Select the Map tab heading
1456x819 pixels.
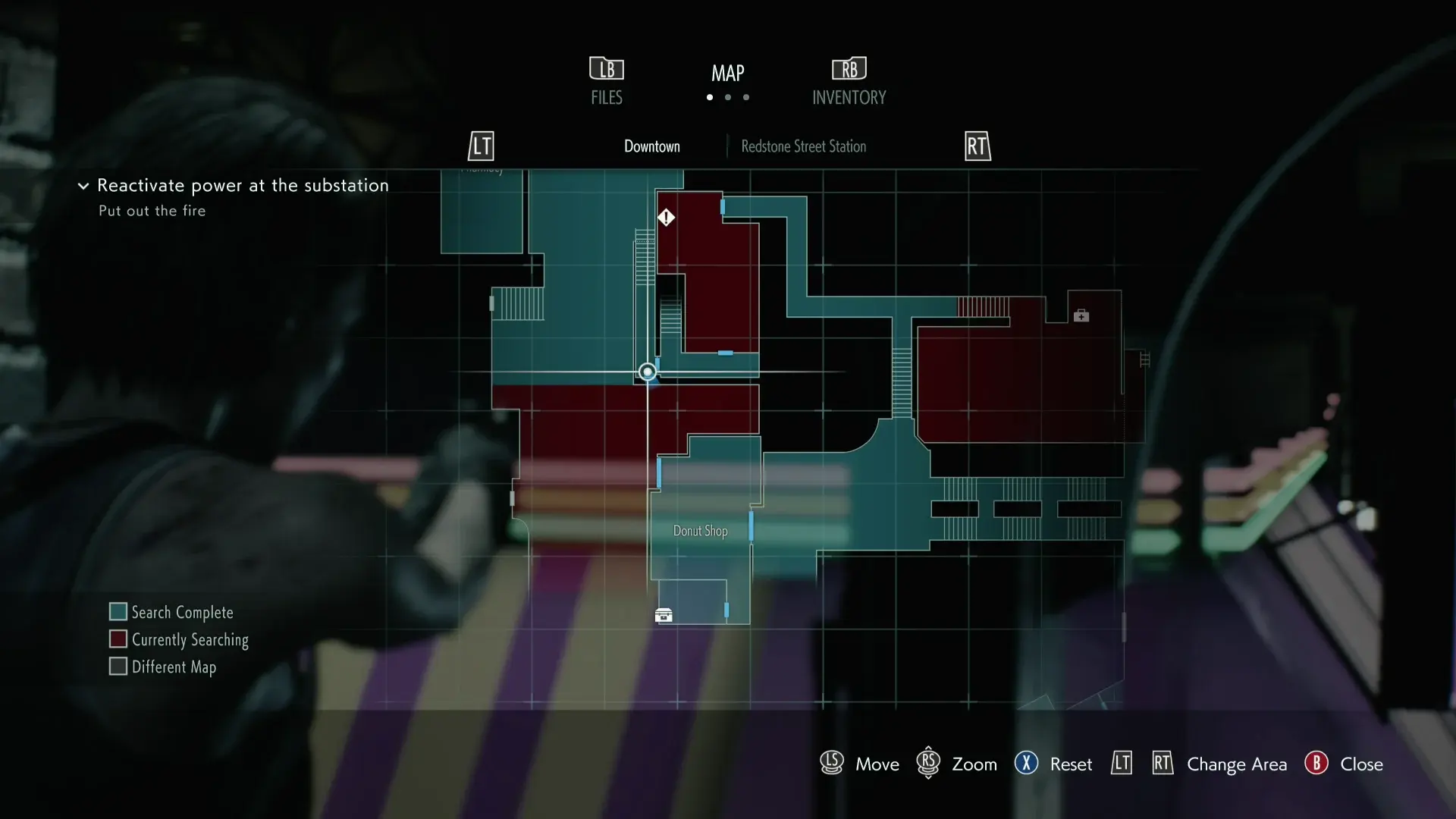727,74
